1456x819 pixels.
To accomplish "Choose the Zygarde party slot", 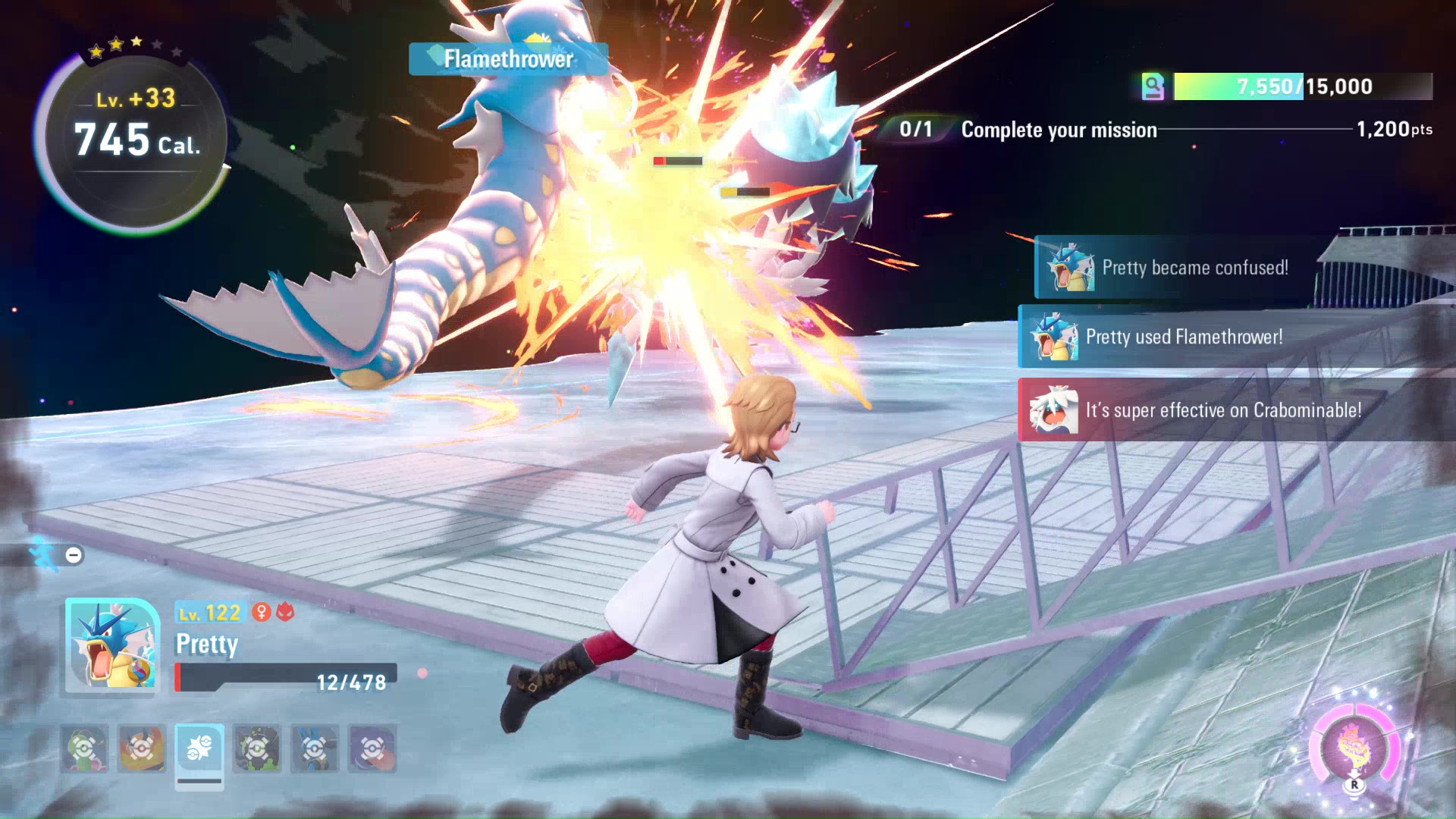I will (257, 748).
